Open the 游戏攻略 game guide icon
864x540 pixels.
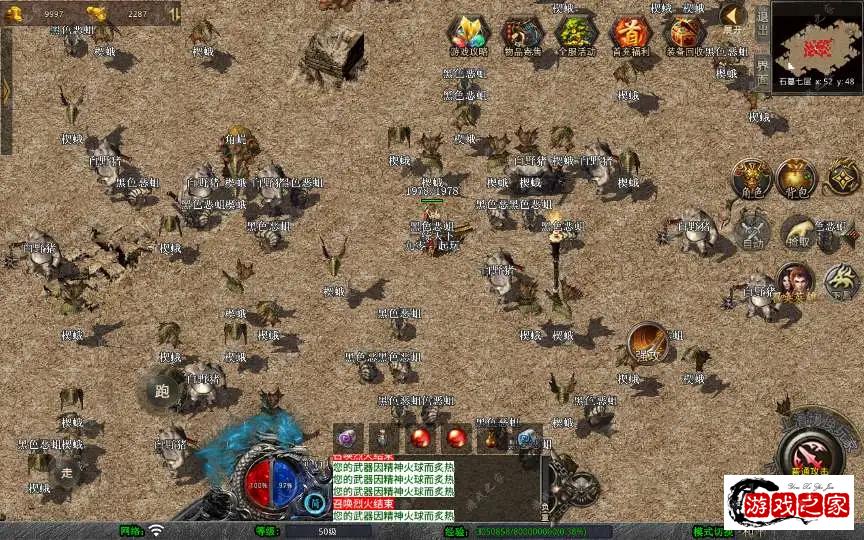click(x=468, y=35)
